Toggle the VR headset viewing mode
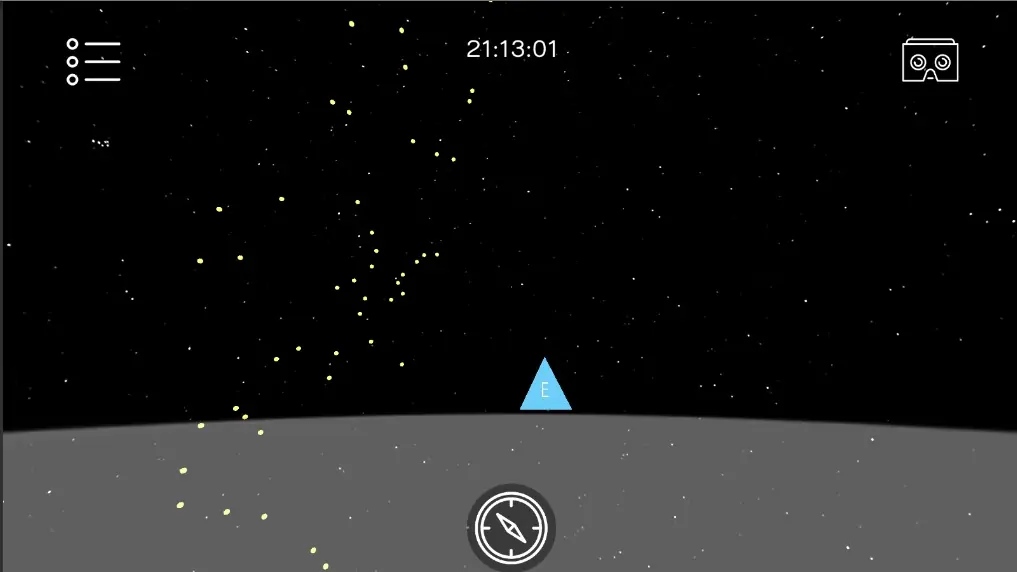 pyautogui.click(x=930, y=61)
